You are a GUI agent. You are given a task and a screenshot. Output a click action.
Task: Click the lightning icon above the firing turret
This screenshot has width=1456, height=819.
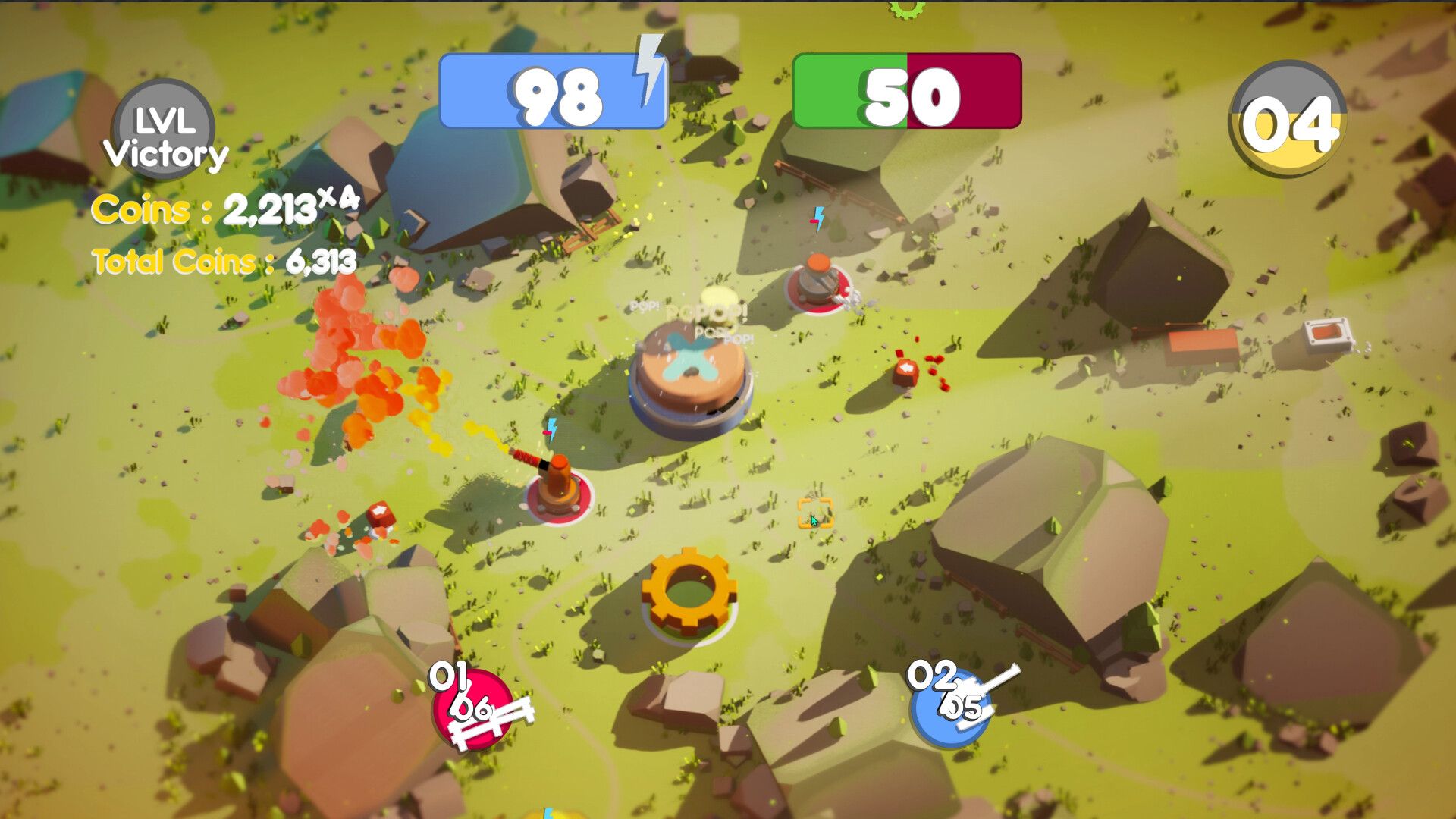[551, 431]
